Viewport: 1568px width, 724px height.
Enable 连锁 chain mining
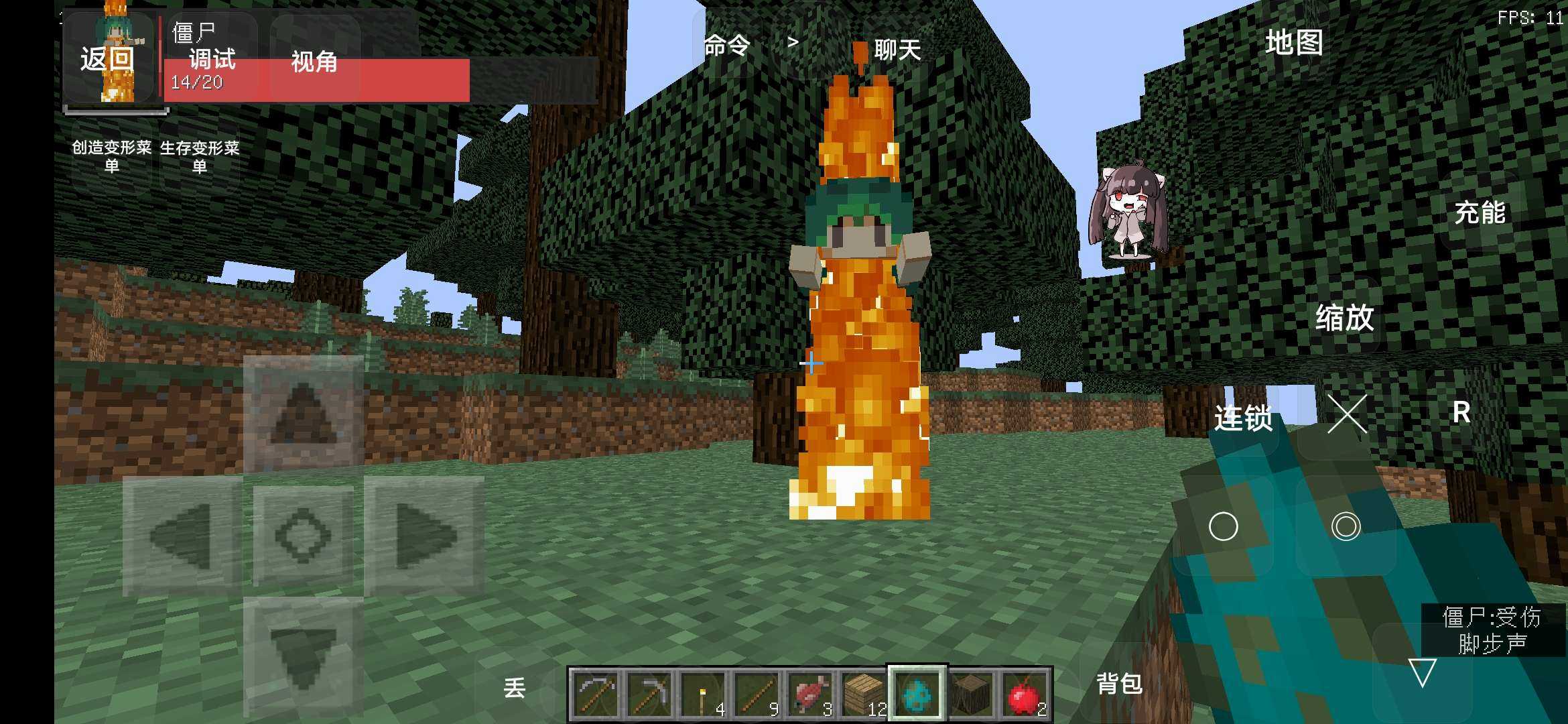[1243, 418]
